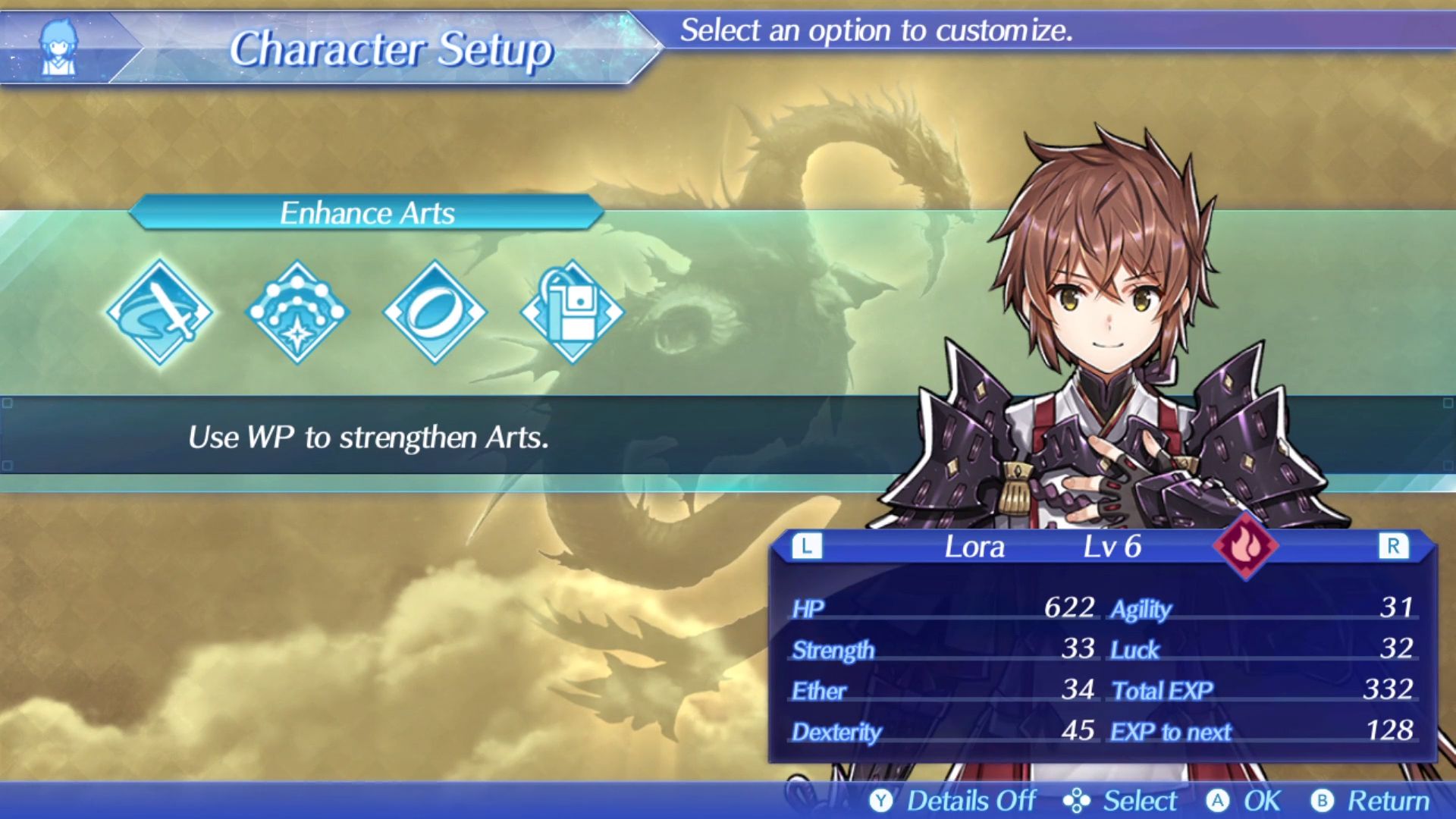Open the pouch items icon
The image size is (1456, 819).
coord(572,312)
